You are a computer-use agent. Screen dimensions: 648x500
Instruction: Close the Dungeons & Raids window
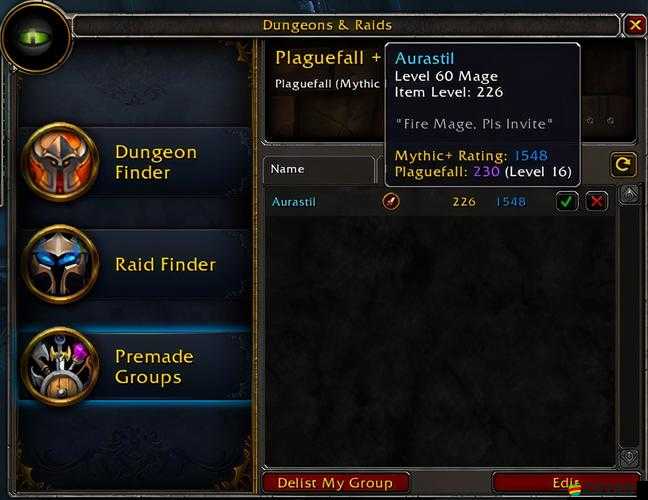click(635, 25)
